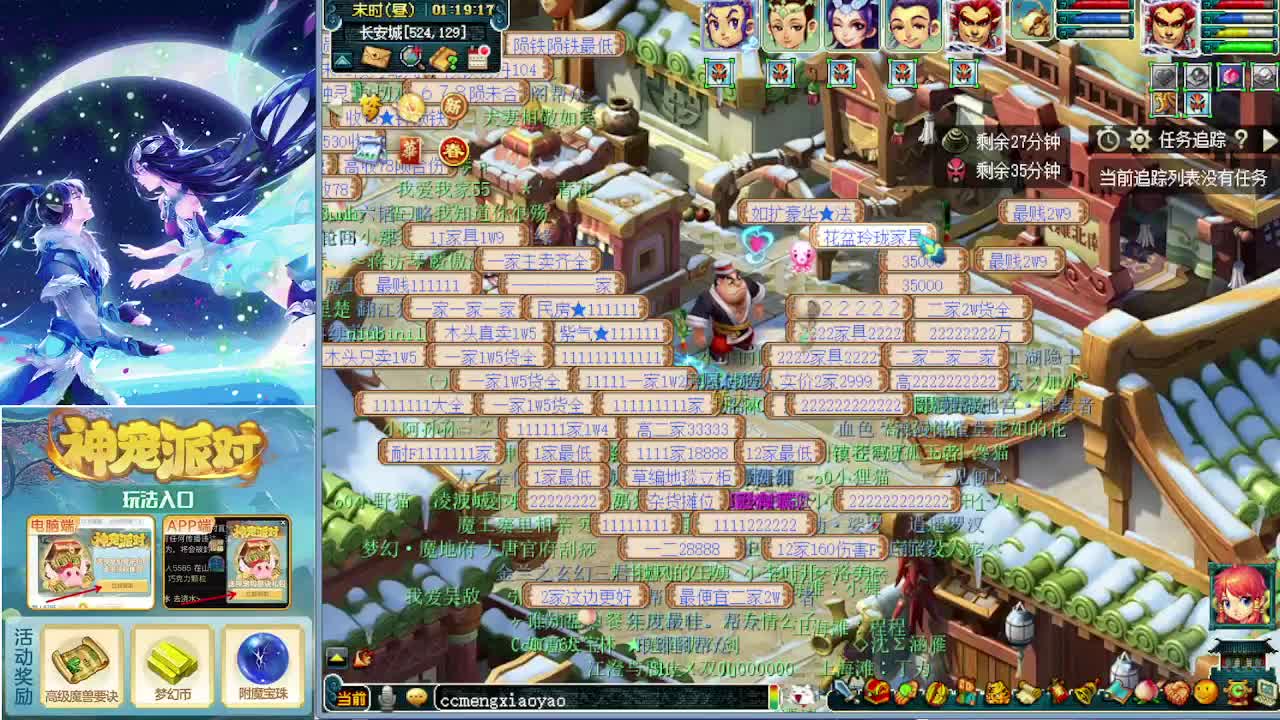1280x720 pixels.
Task: Open the activity calendar icon under the minimap
Action: (x=478, y=58)
